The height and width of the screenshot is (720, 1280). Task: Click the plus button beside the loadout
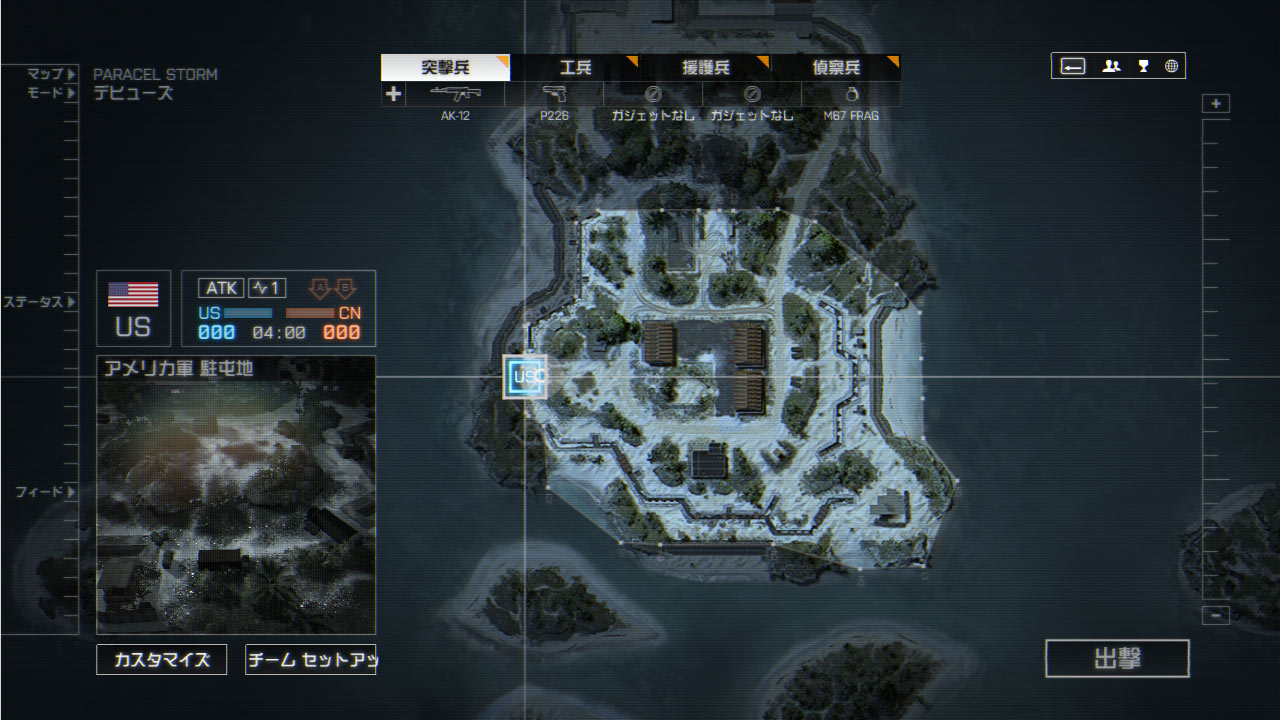[x=393, y=94]
